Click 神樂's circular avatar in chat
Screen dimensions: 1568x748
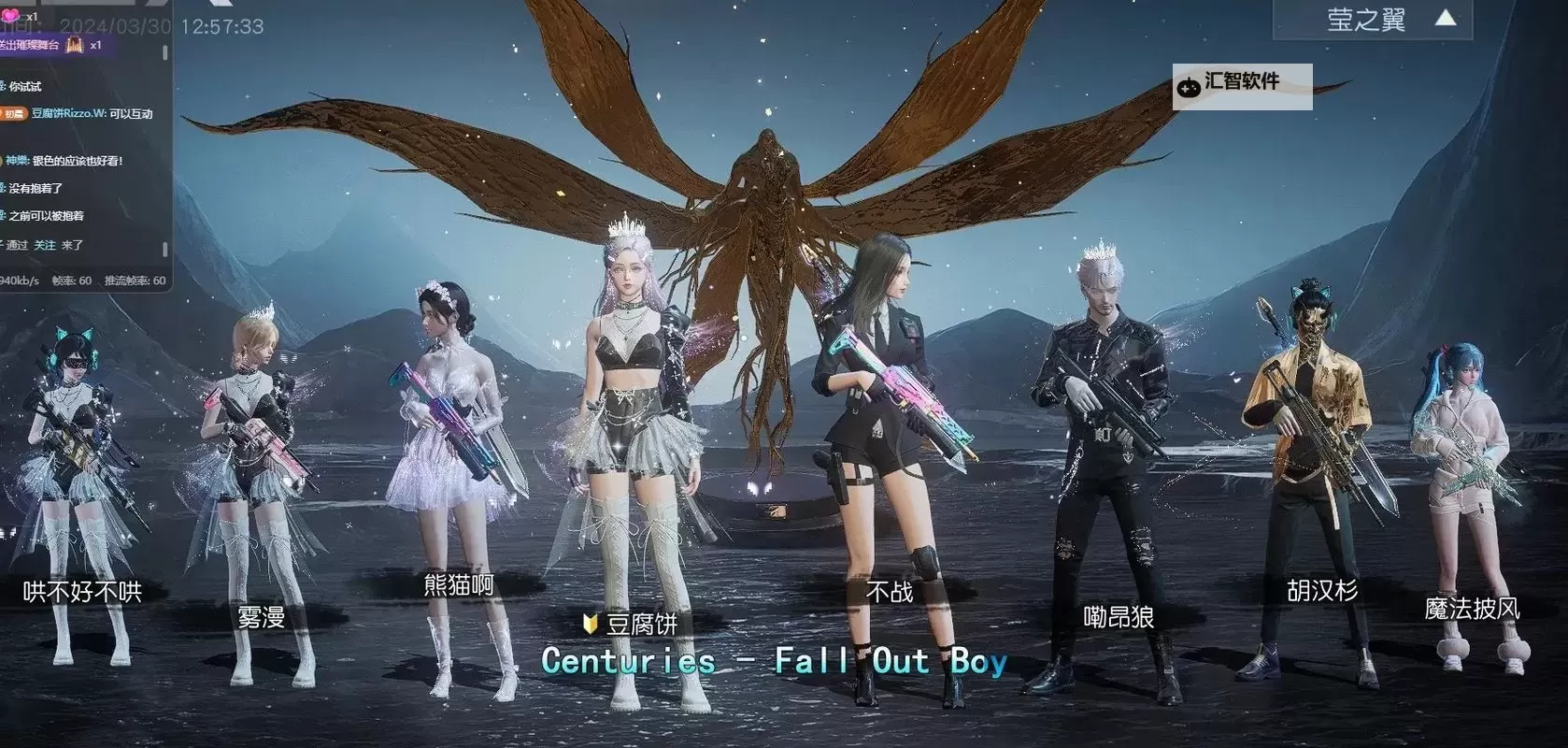[3, 157]
